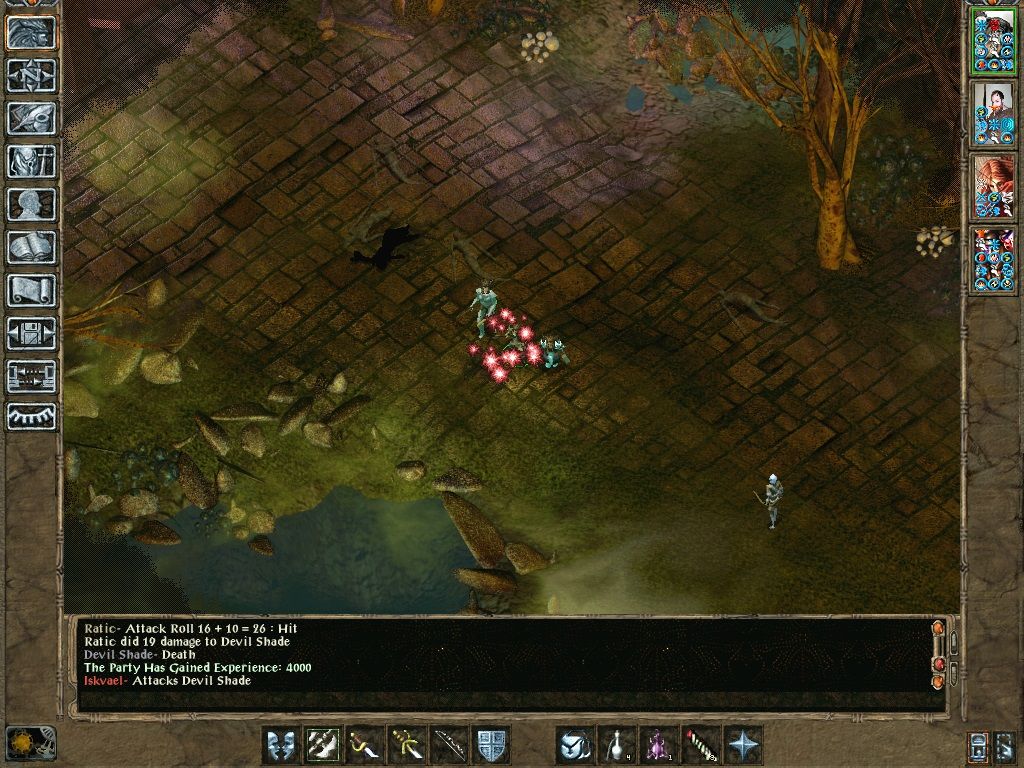Viewport: 1024px width, 768px height.
Task: Click the blue four-point star button
Action: (743, 745)
